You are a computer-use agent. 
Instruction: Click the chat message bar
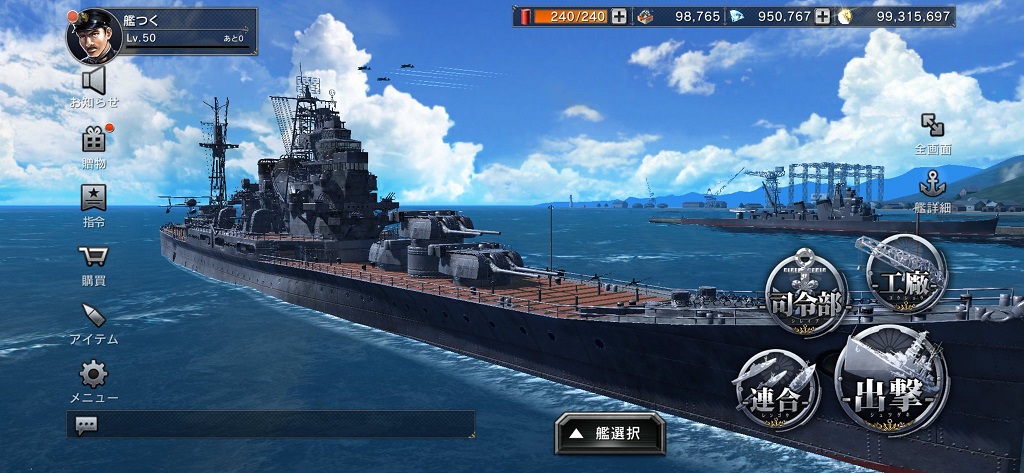[x=270, y=424]
